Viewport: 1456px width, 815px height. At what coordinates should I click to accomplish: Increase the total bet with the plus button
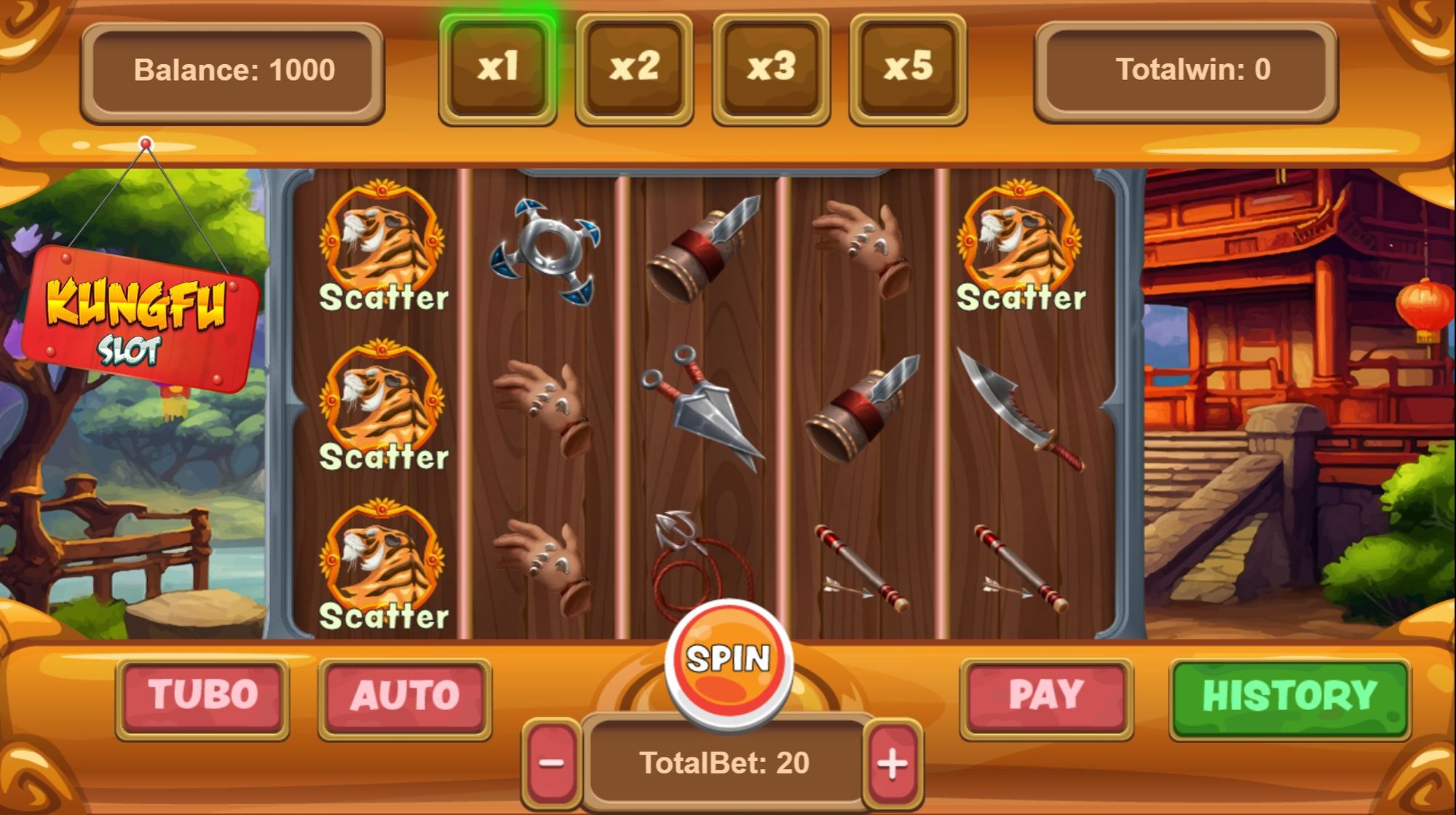click(897, 762)
